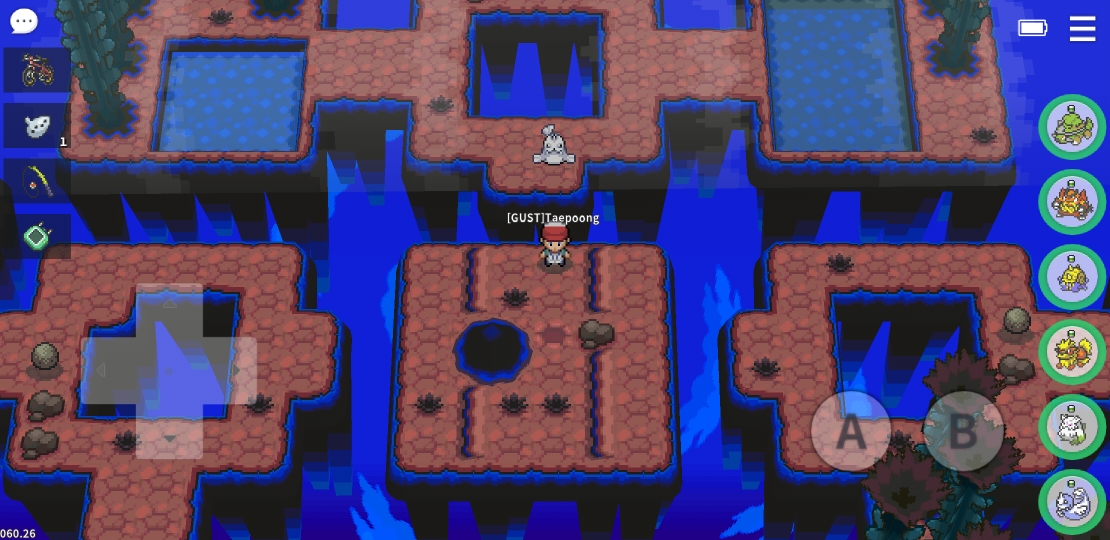Select the orange fox-like party Pokémon
This screenshot has height=540, width=1110.
(1072, 352)
